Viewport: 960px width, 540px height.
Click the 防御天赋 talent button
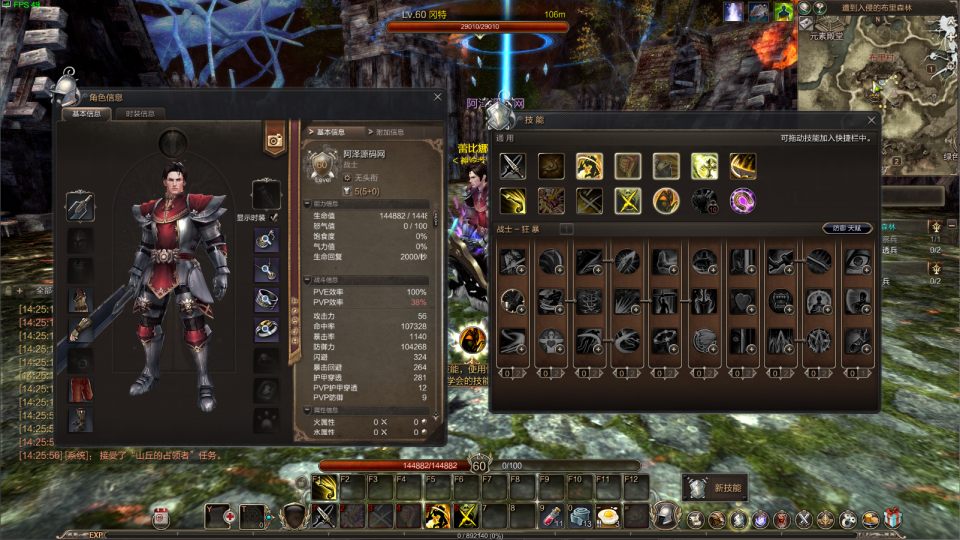point(847,229)
